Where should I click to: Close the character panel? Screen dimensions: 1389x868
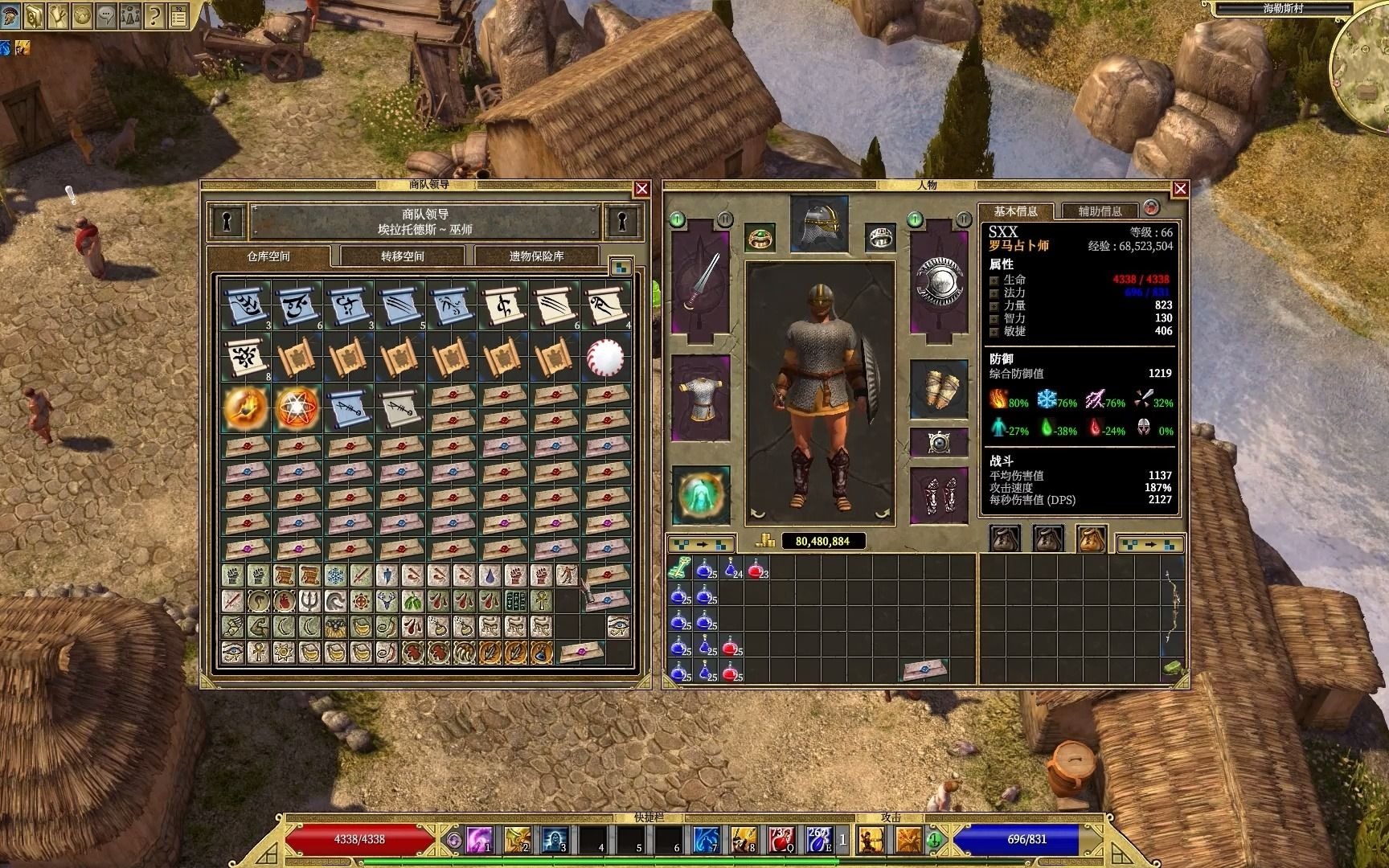1180,189
